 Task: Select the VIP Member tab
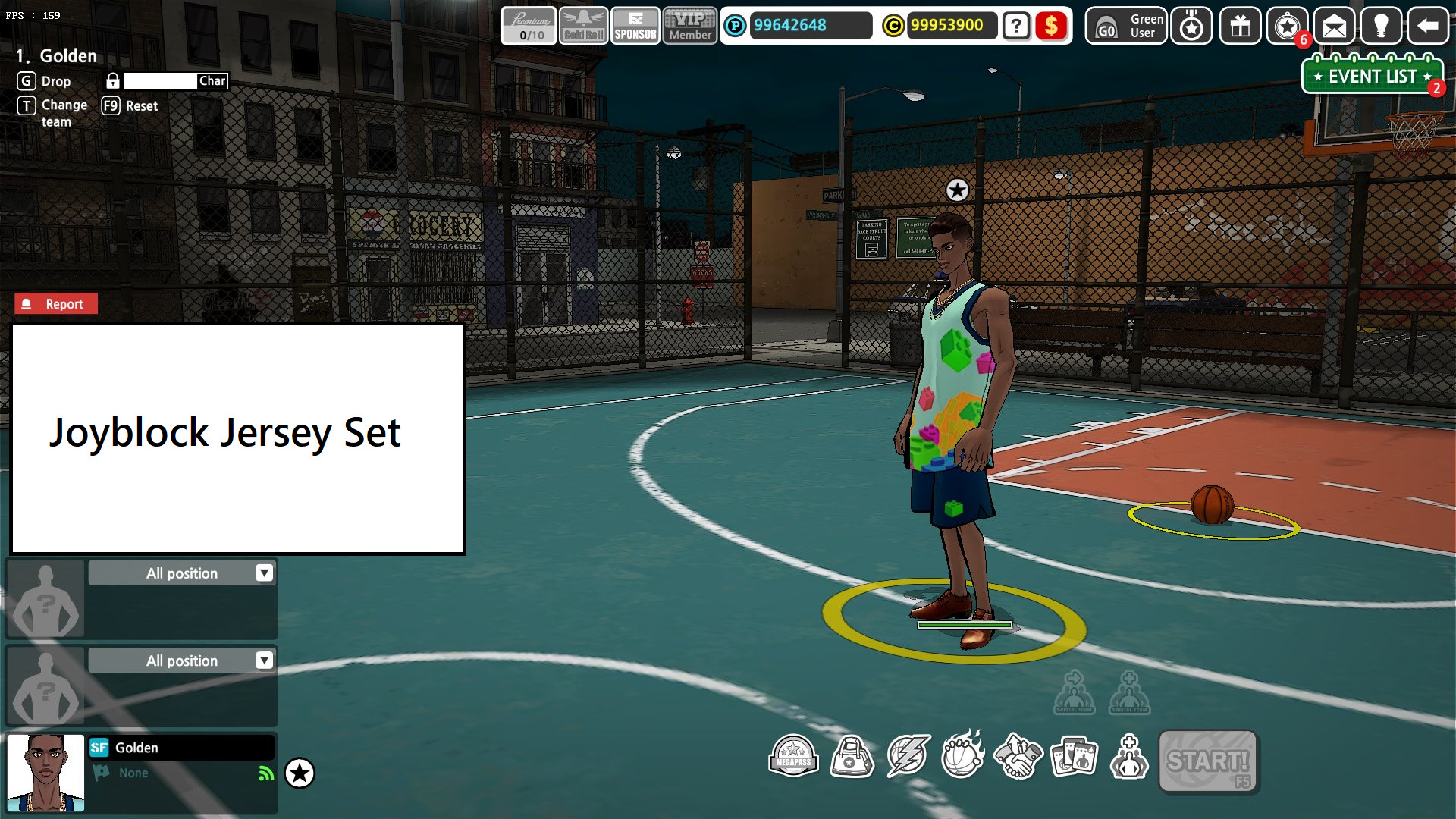click(689, 26)
